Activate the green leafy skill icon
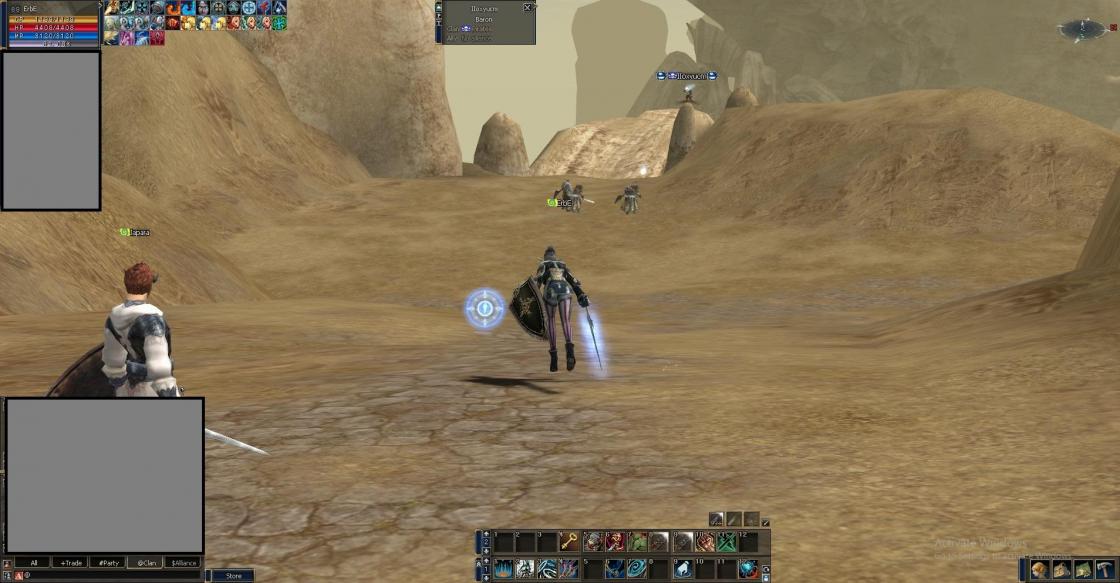Screen dimensions: 1120x583 click(x=637, y=542)
